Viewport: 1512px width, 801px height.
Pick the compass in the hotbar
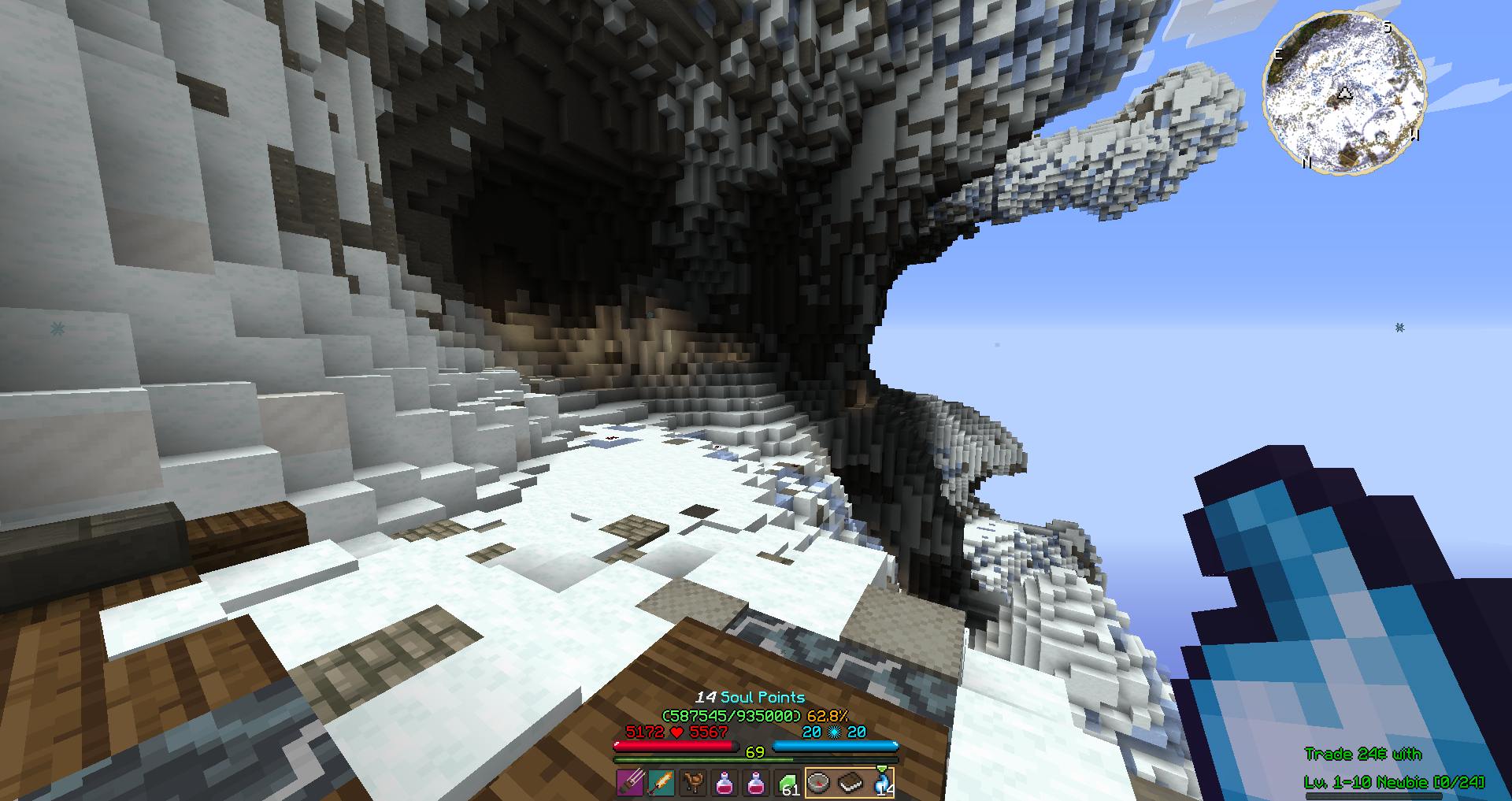819,783
